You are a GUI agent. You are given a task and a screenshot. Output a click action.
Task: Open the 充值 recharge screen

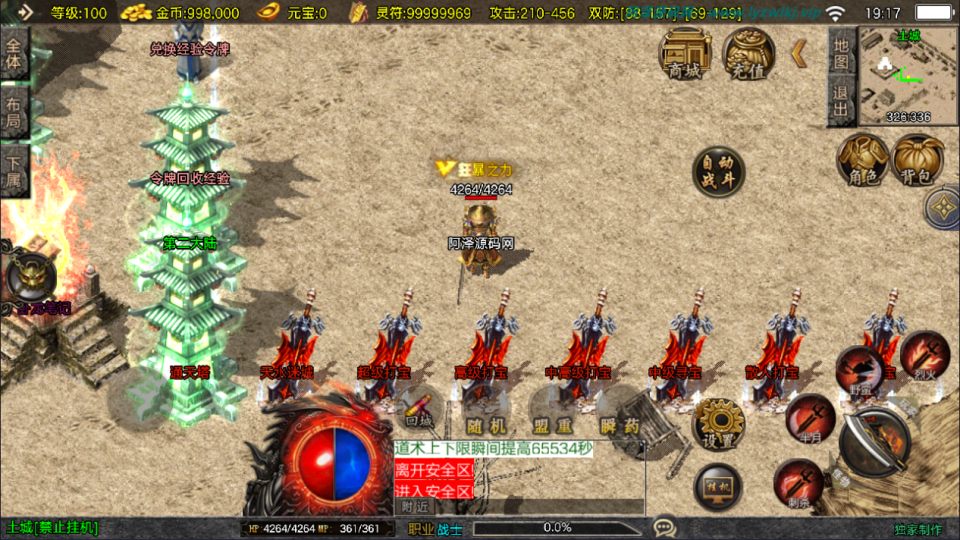pos(748,54)
